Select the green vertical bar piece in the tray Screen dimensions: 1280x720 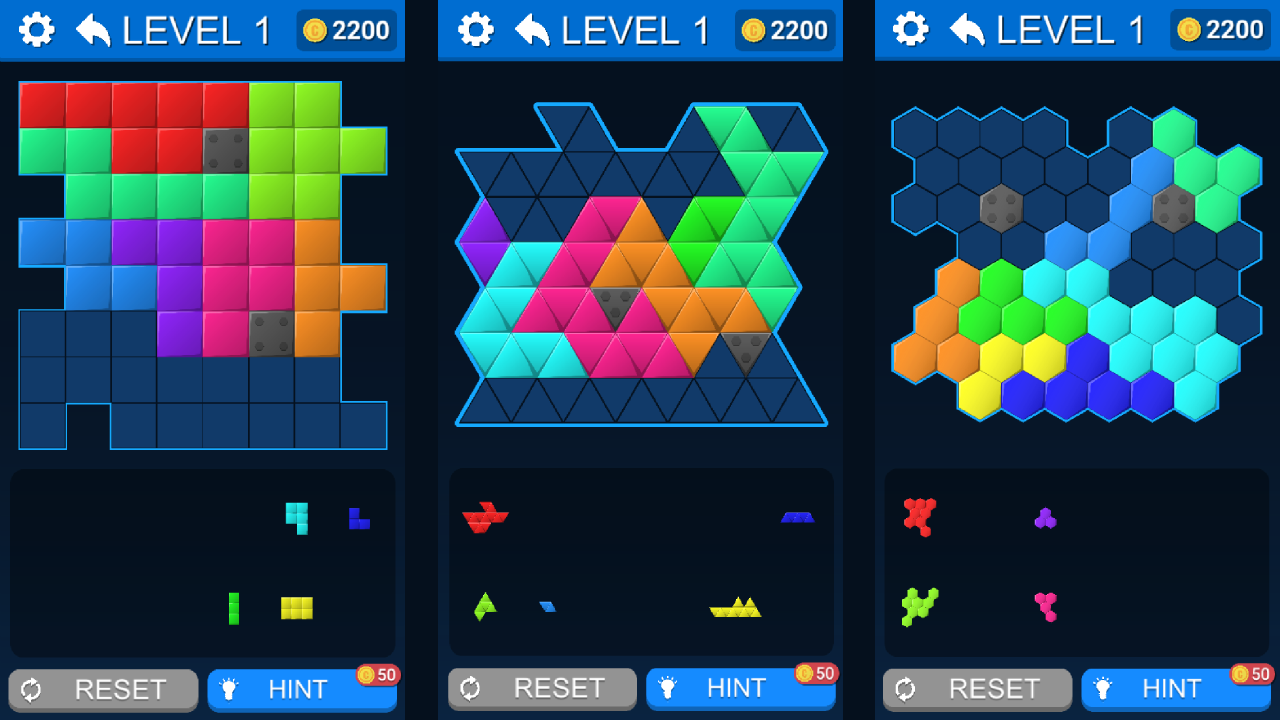(234, 607)
